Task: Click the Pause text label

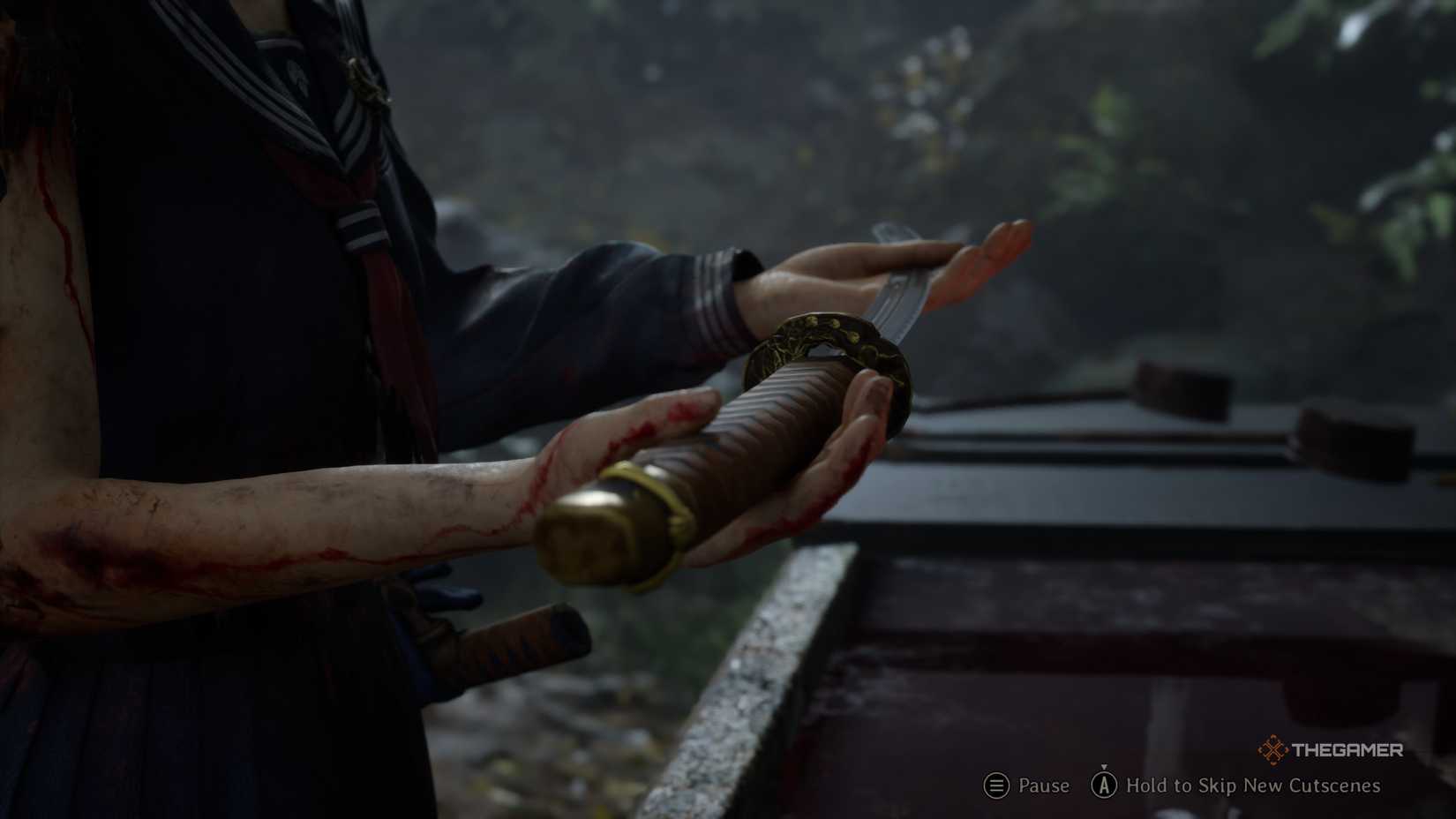Action: (1044, 785)
